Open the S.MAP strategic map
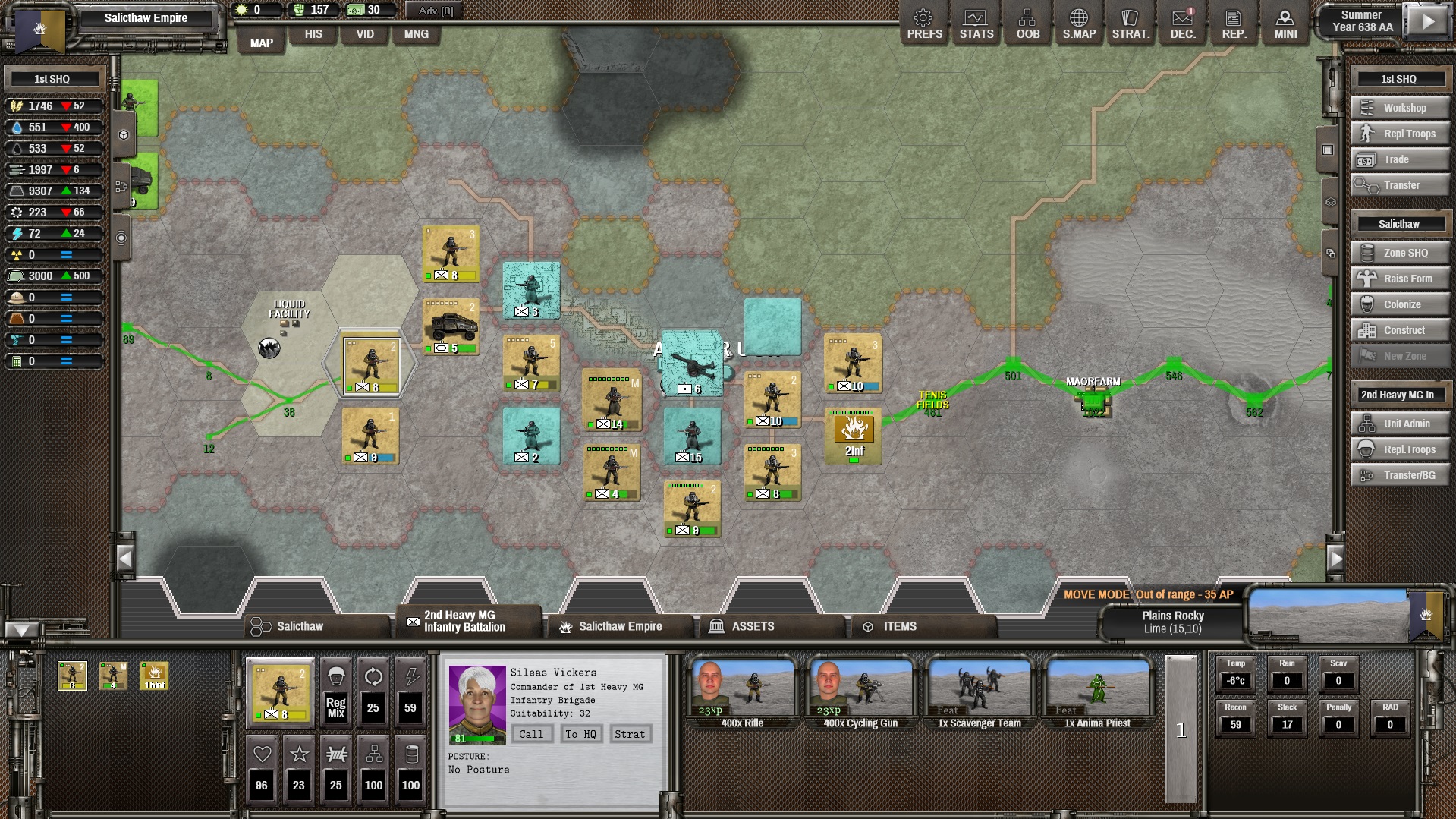The image size is (1456, 819). (1078, 24)
